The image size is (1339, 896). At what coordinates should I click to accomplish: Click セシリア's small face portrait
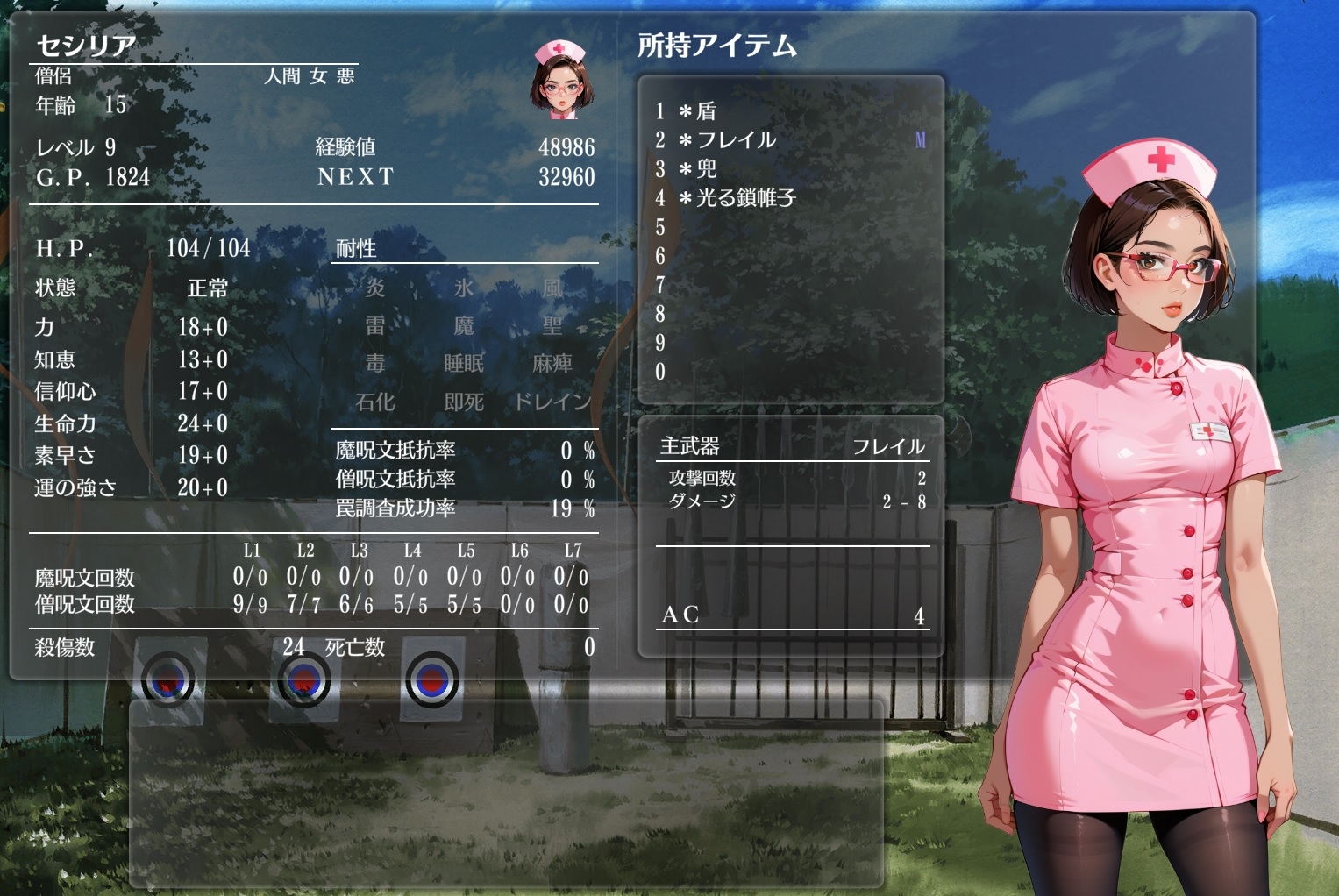tap(559, 80)
